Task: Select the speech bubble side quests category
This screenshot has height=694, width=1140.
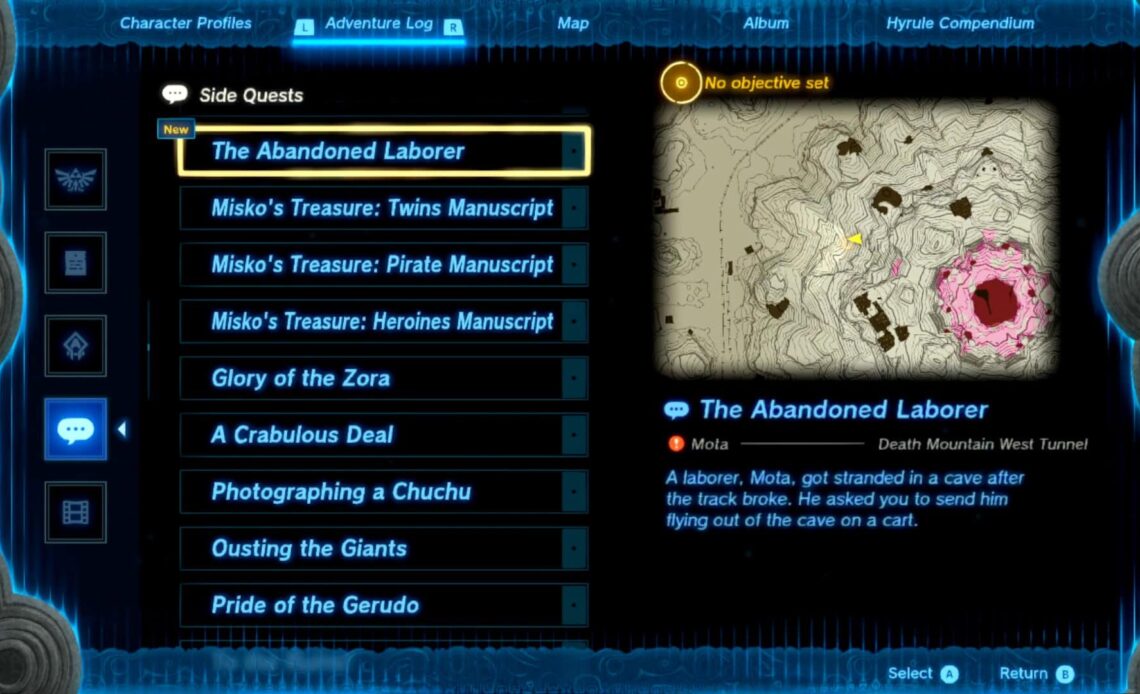Action: [x=75, y=429]
